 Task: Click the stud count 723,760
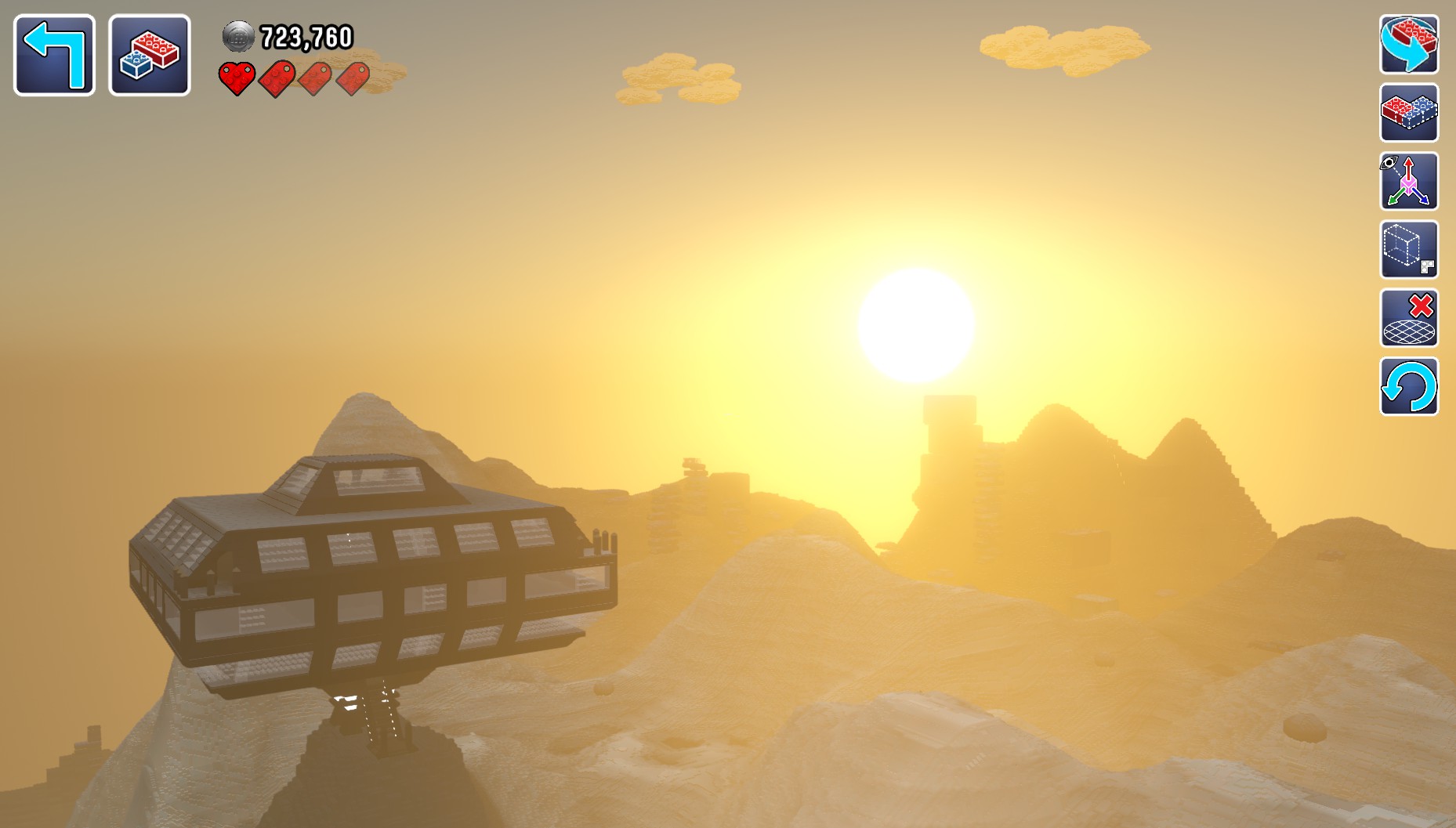(306, 34)
